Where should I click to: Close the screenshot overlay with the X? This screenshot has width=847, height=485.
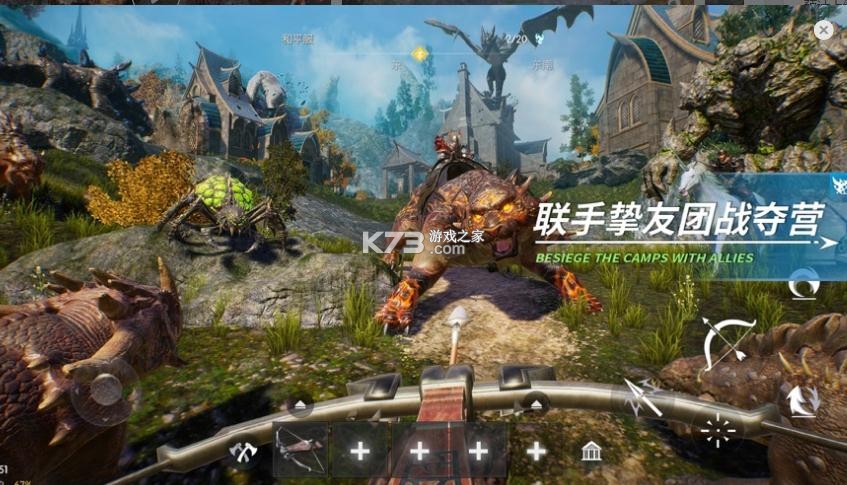tap(823, 31)
